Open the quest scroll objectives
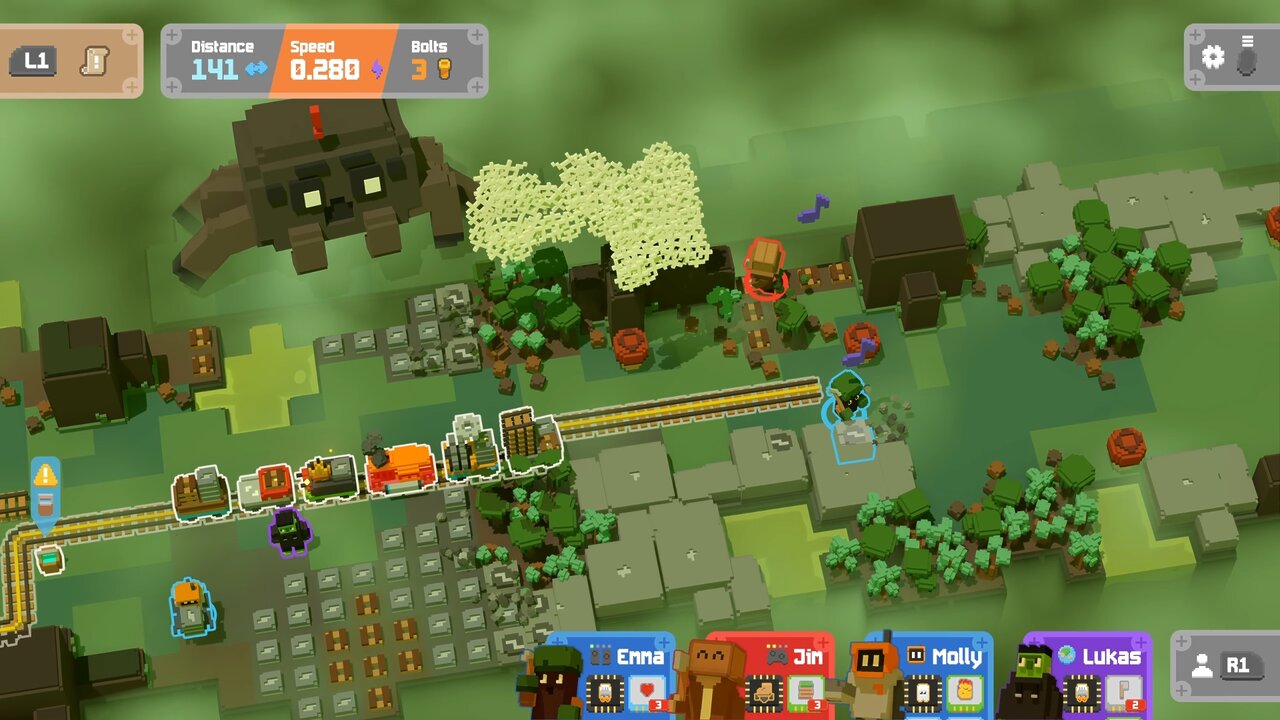1280x720 pixels. tap(95, 60)
